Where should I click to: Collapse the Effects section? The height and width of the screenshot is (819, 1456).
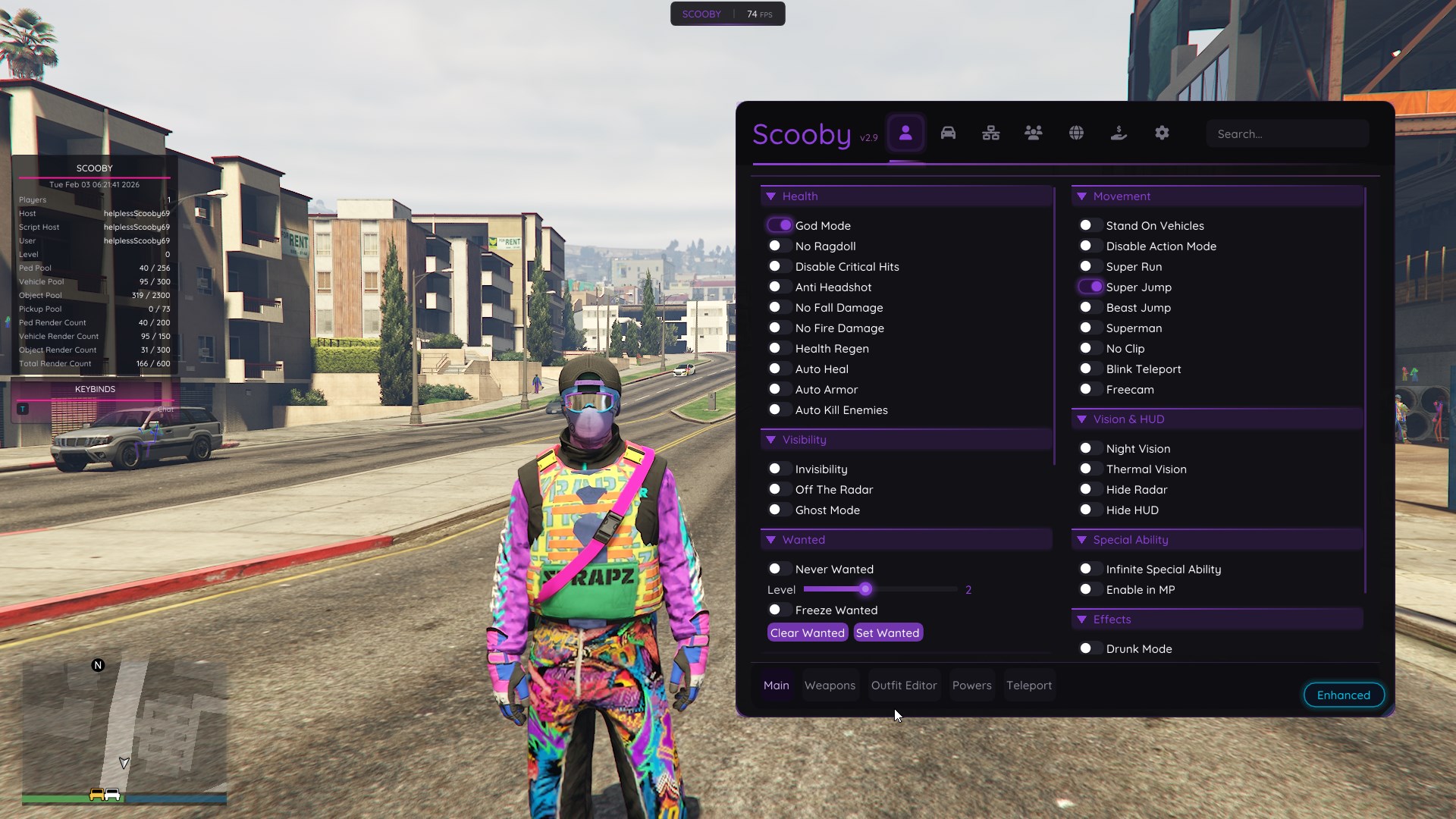[x=1081, y=619]
